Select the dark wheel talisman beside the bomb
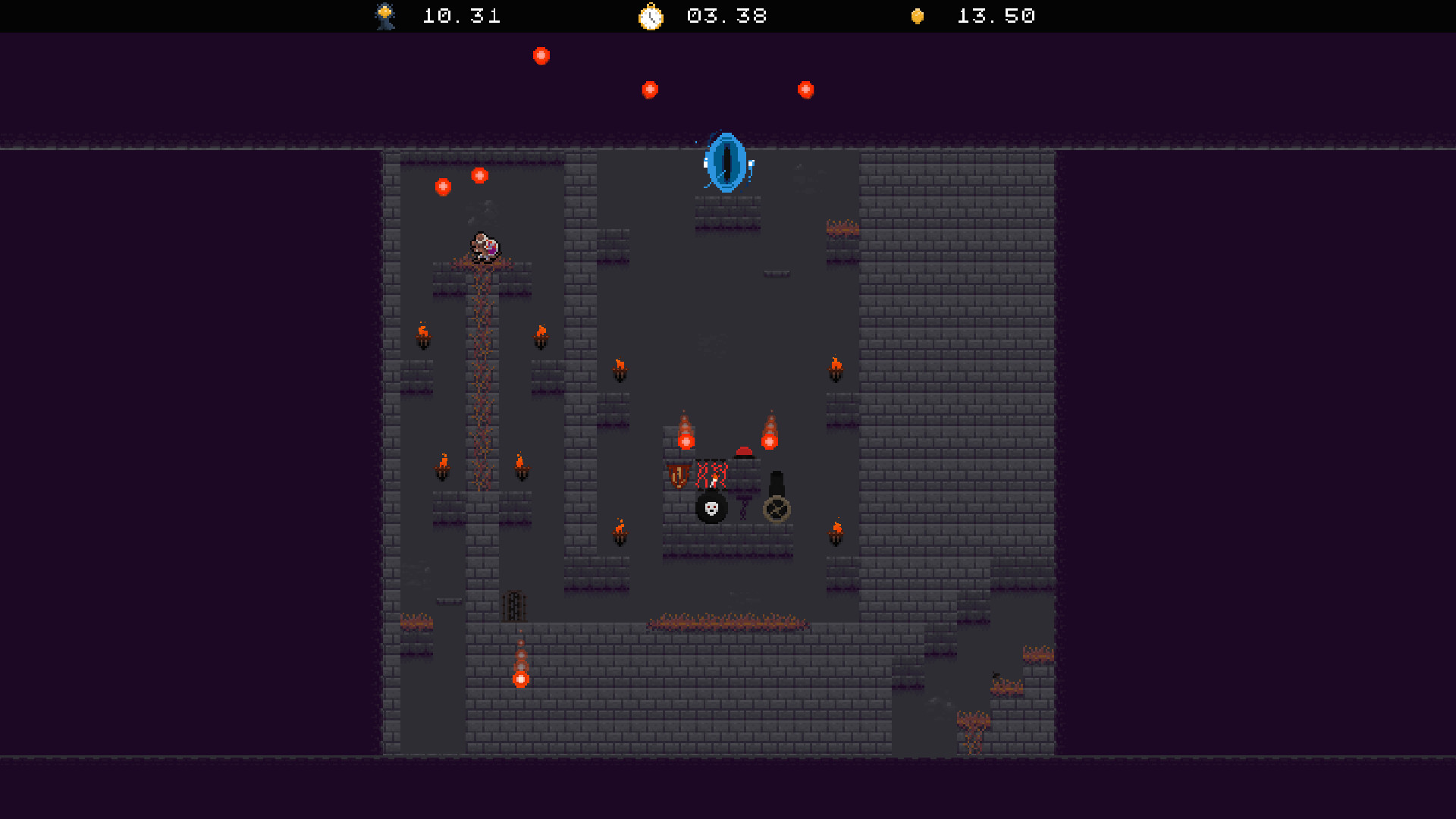1456x819 pixels. 777,508
